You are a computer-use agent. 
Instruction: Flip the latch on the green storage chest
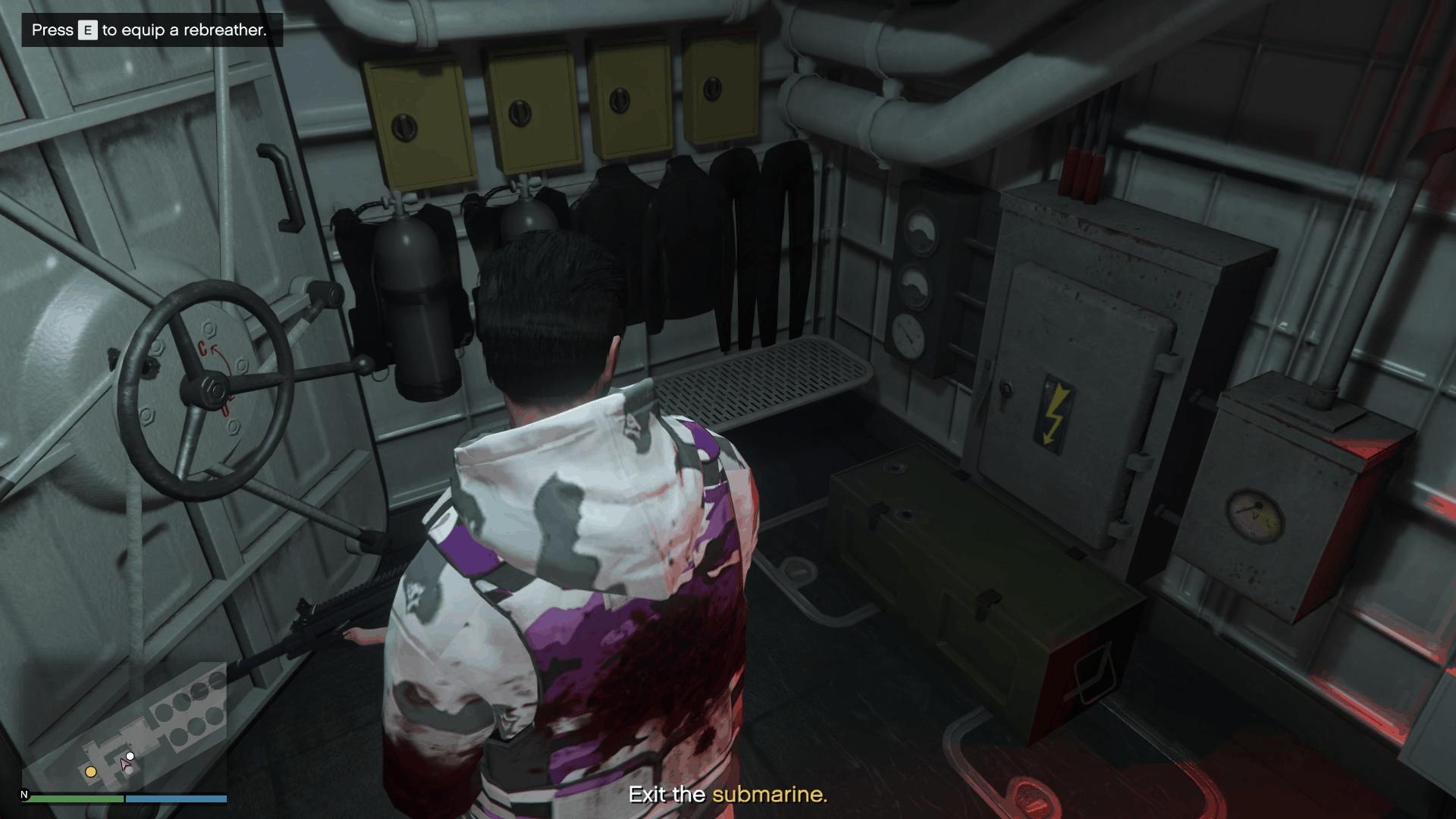[x=987, y=602]
